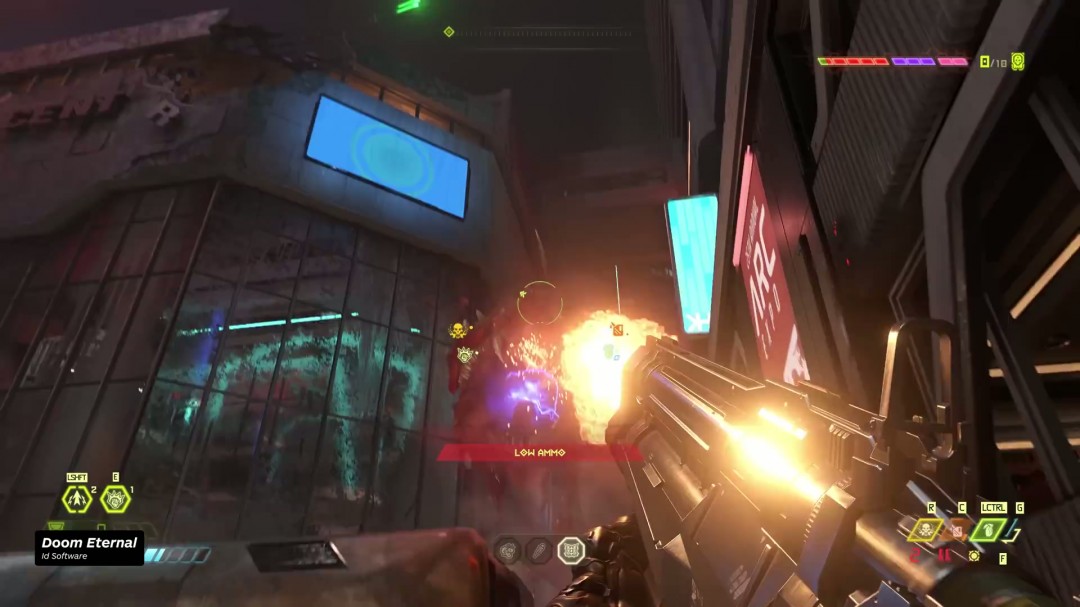Choose the leftmost dimmed rune icon
Image resolution: width=1080 pixels, height=607 pixels.
[x=508, y=550]
